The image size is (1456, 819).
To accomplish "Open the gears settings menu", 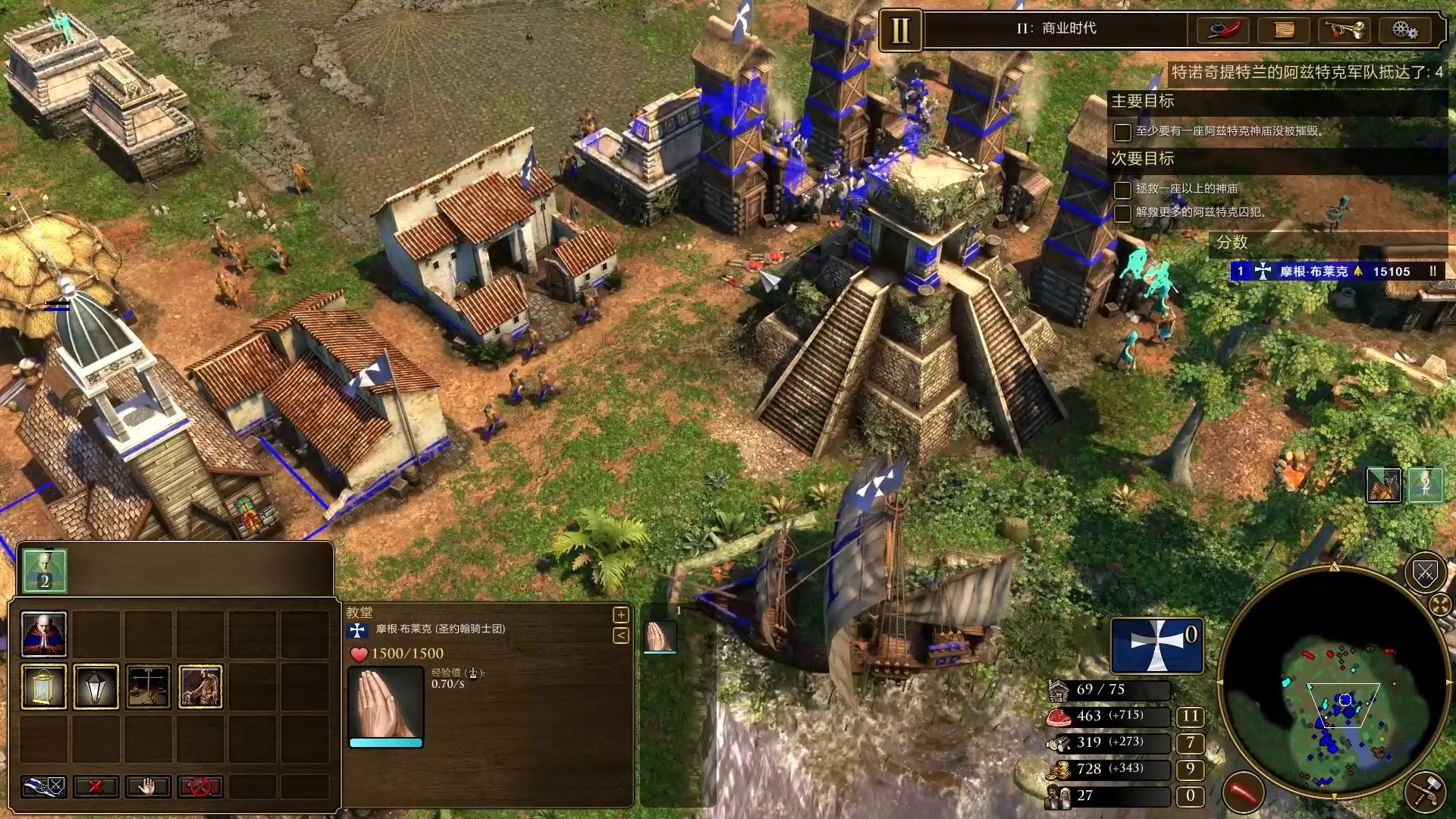I will [x=1404, y=30].
